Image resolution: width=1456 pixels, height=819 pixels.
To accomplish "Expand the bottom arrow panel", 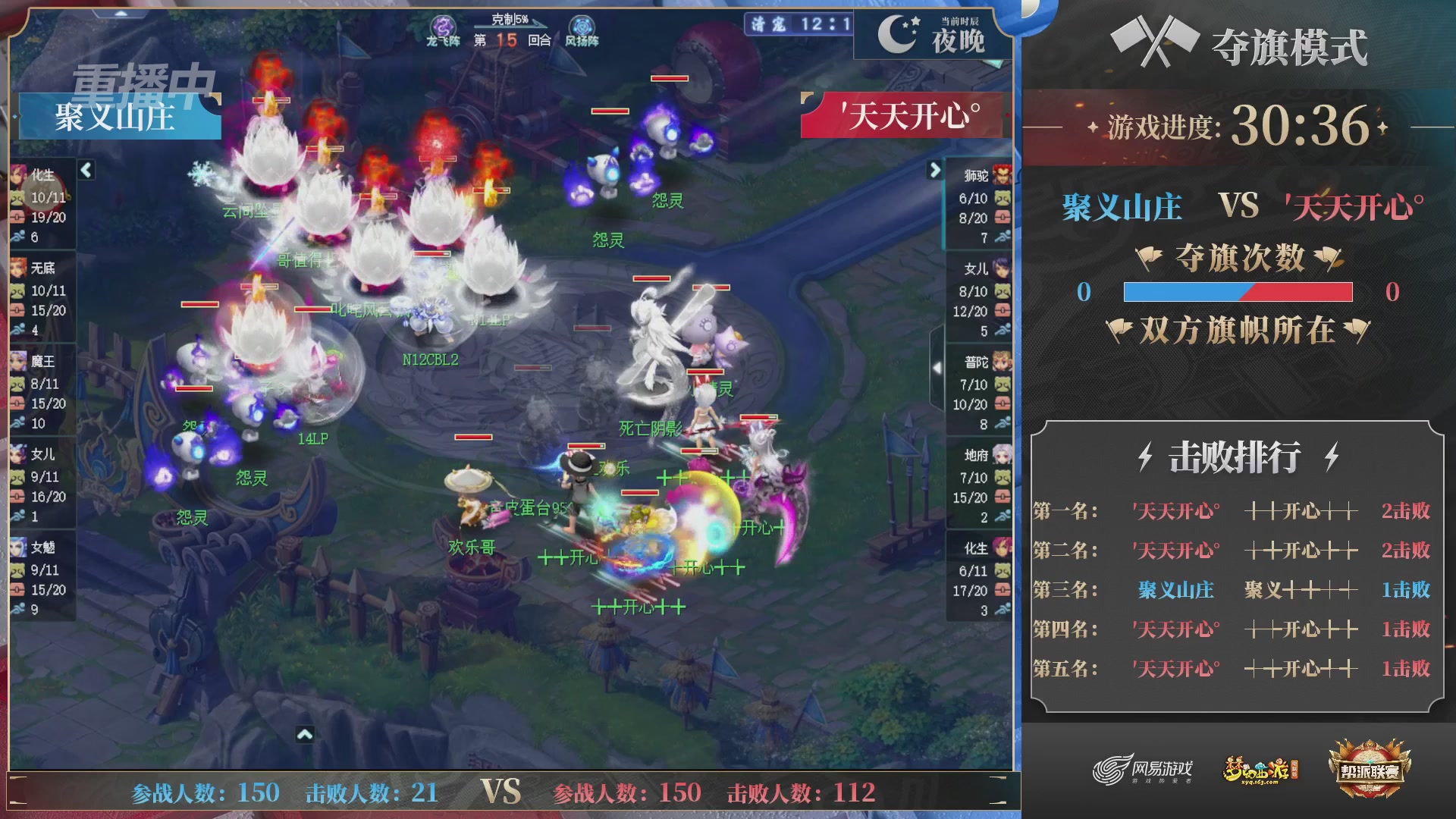I will point(306,734).
